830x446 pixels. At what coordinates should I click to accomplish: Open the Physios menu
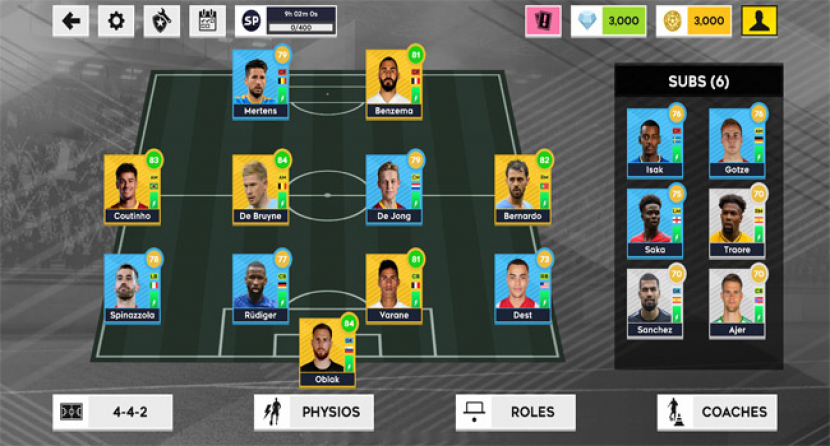pyautogui.click(x=314, y=411)
